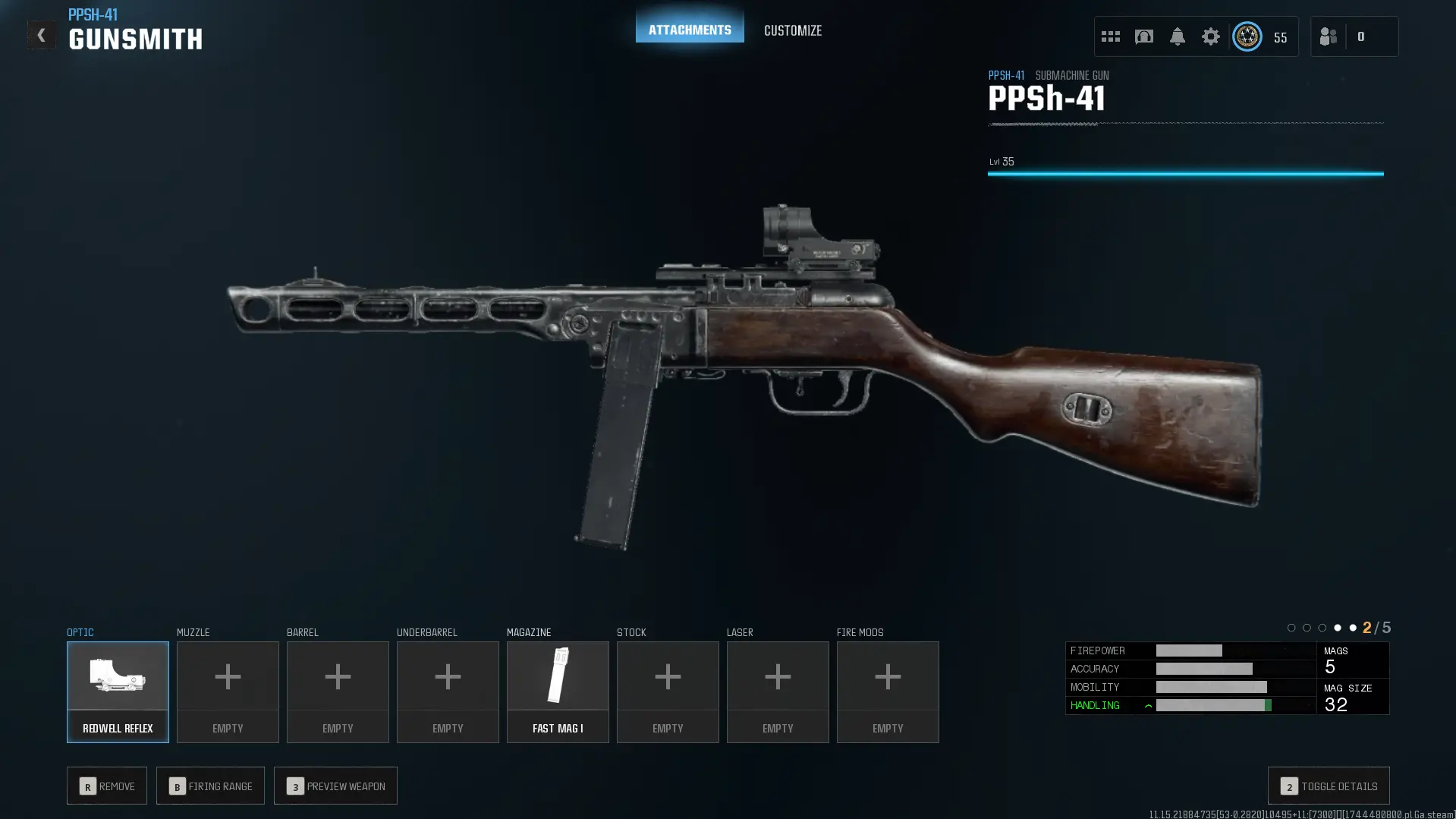Open notifications bell
Image resolution: width=1456 pixels, height=819 pixels.
[x=1177, y=36]
